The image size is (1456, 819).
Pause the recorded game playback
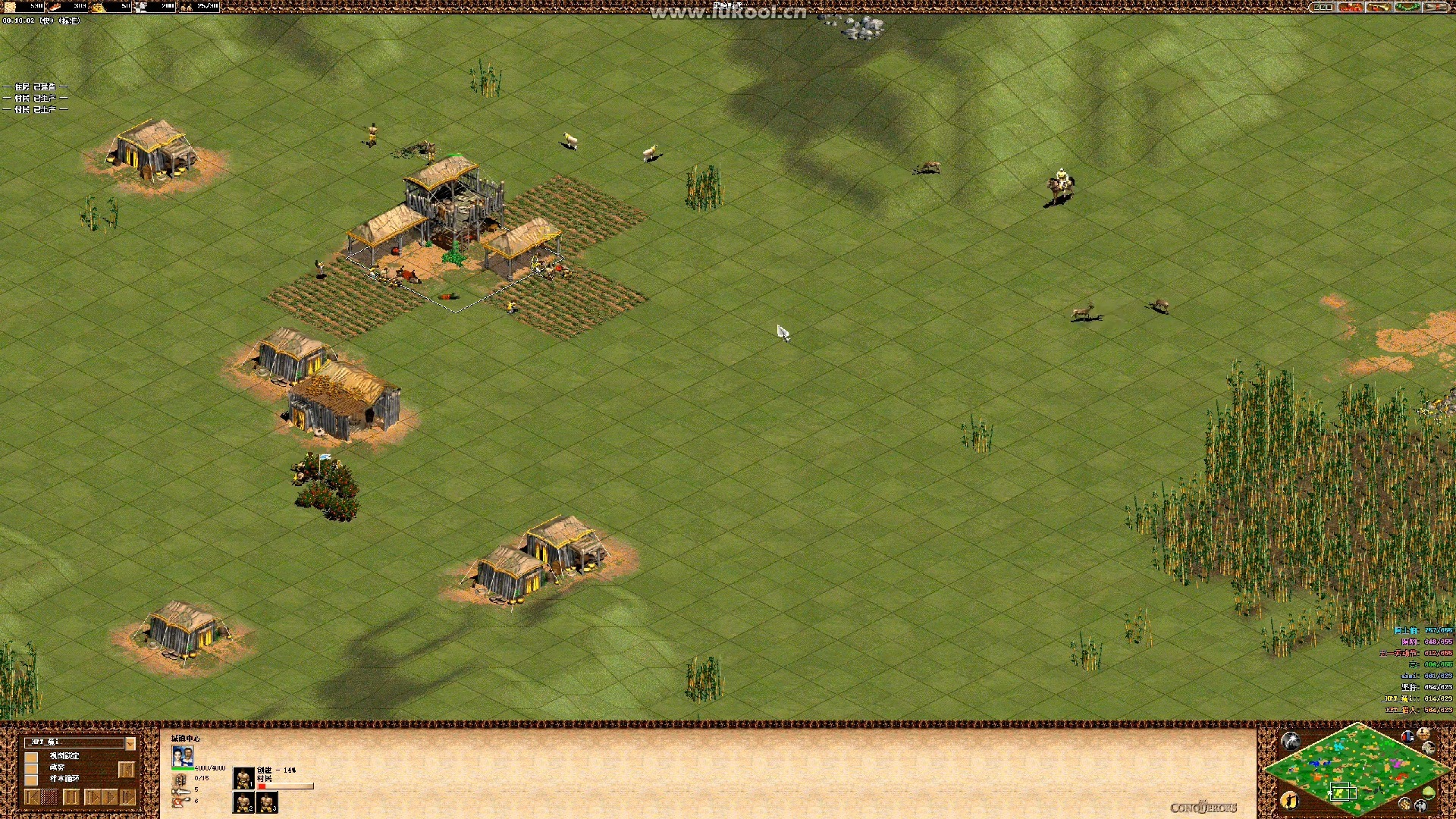pos(71,797)
